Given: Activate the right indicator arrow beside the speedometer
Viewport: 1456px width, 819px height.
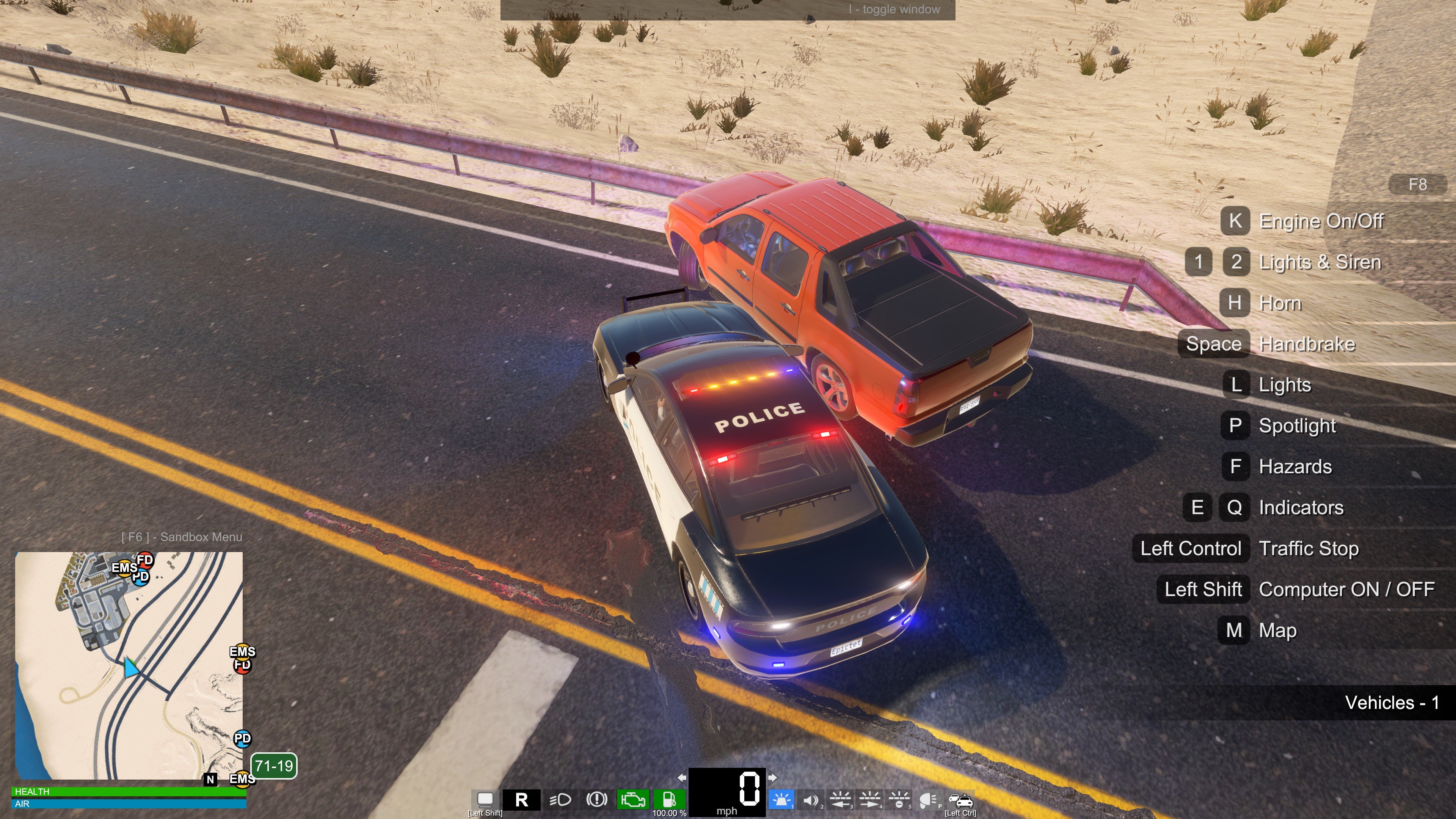Looking at the screenshot, I should pyautogui.click(x=772, y=778).
